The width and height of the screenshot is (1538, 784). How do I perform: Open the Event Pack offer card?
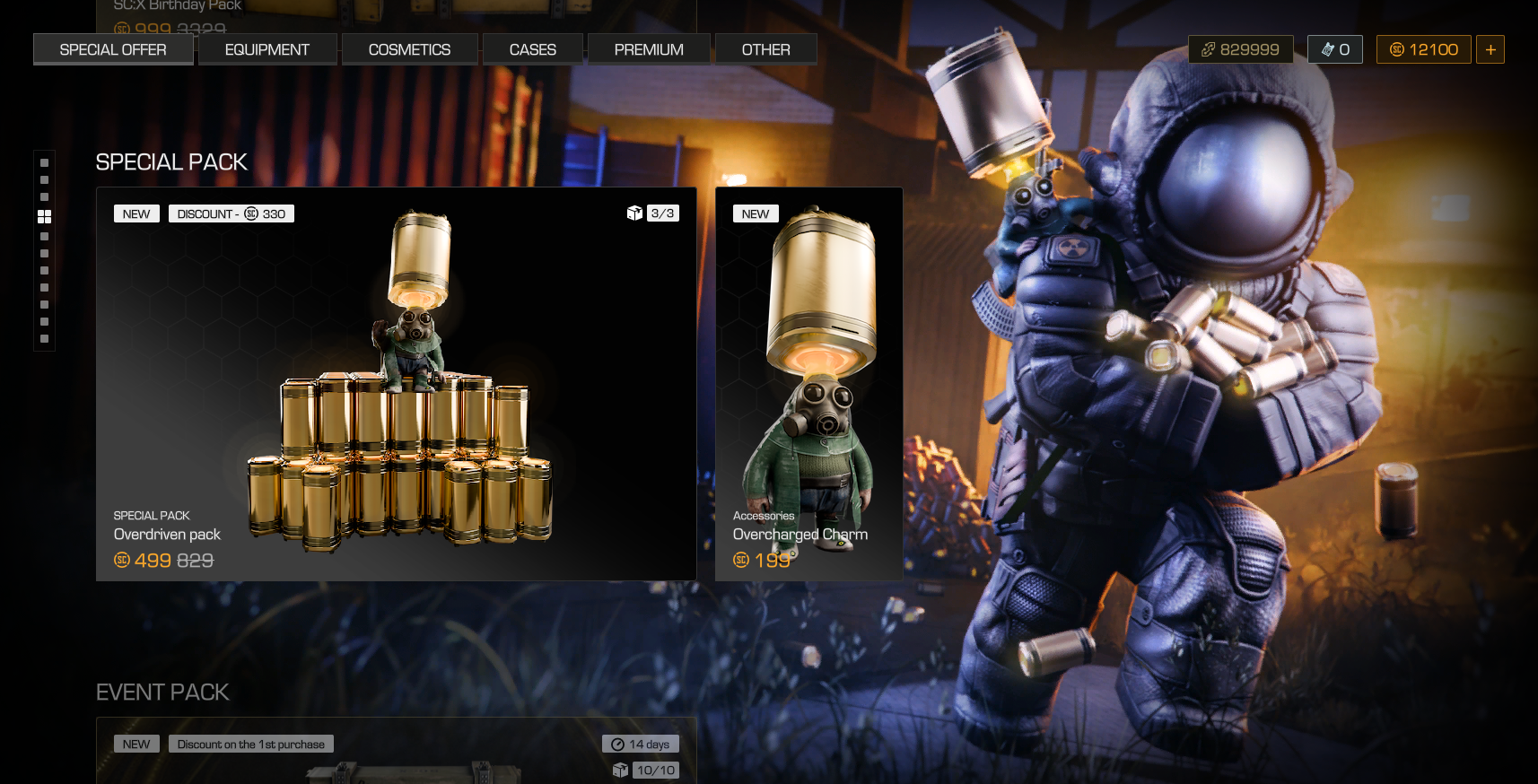396,754
